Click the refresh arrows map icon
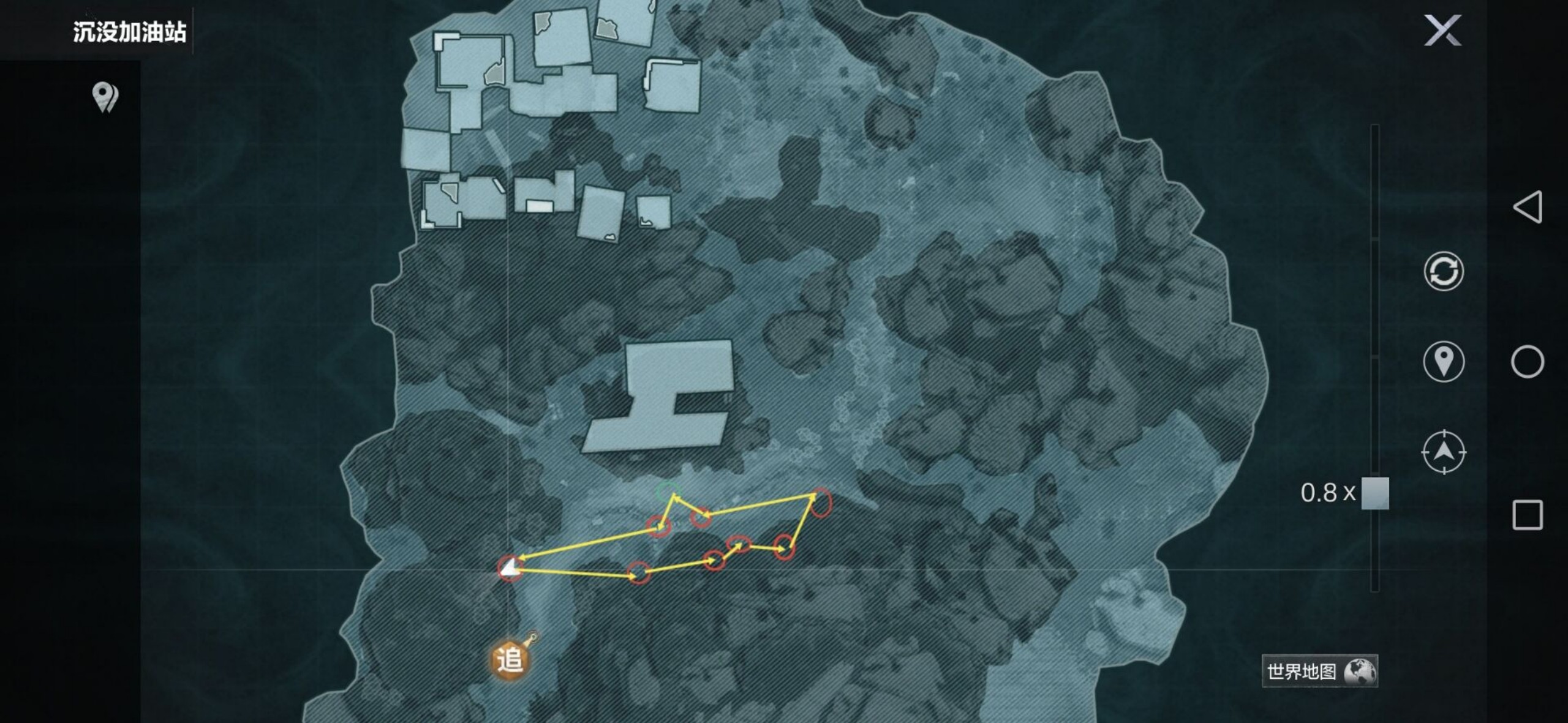Image resolution: width=1568 pixels, height=723 pixels. click(1444, 271)
